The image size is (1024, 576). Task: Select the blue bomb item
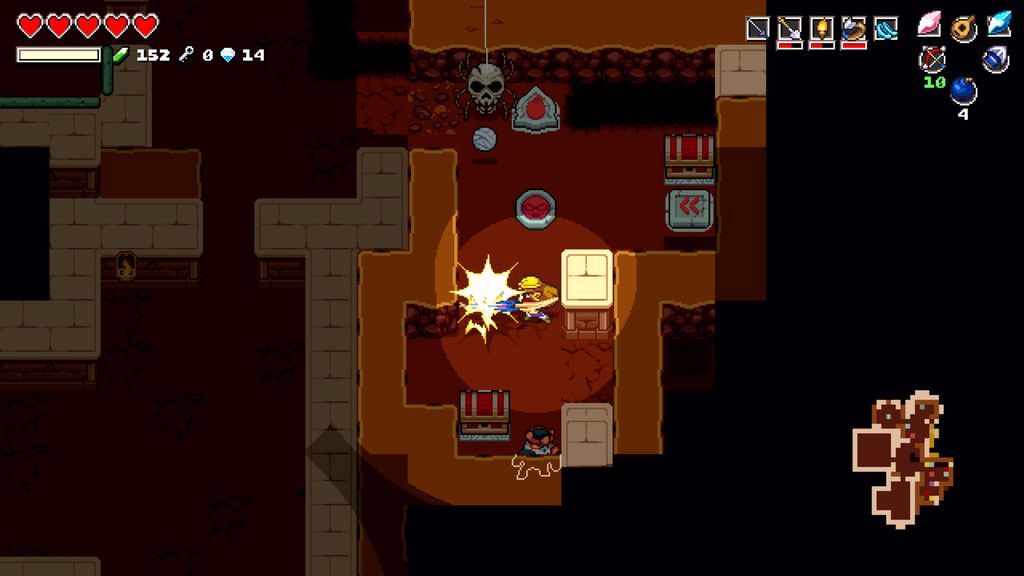(x=964, y=91)
